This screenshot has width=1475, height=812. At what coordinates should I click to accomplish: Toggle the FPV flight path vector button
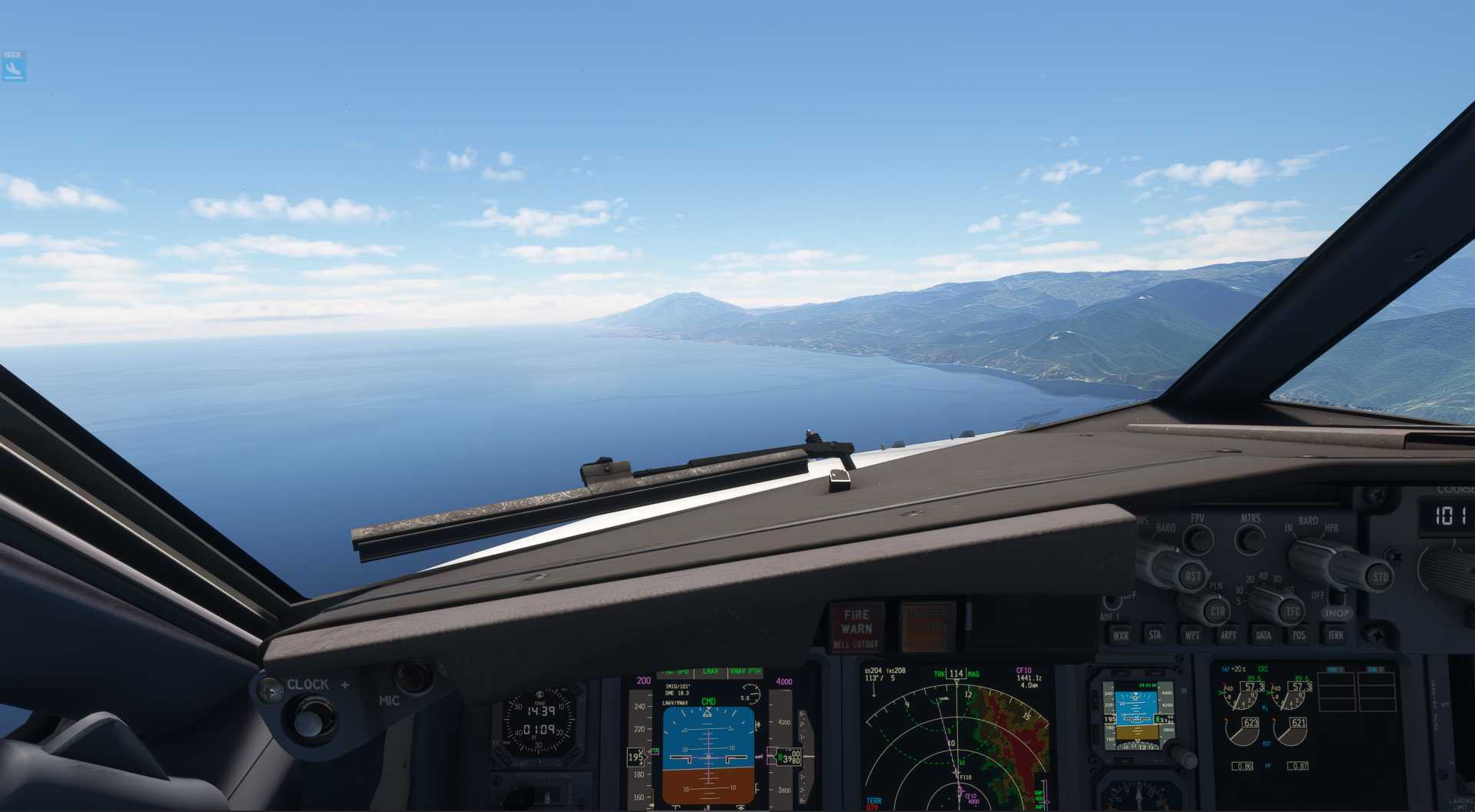pos(1197,539)
